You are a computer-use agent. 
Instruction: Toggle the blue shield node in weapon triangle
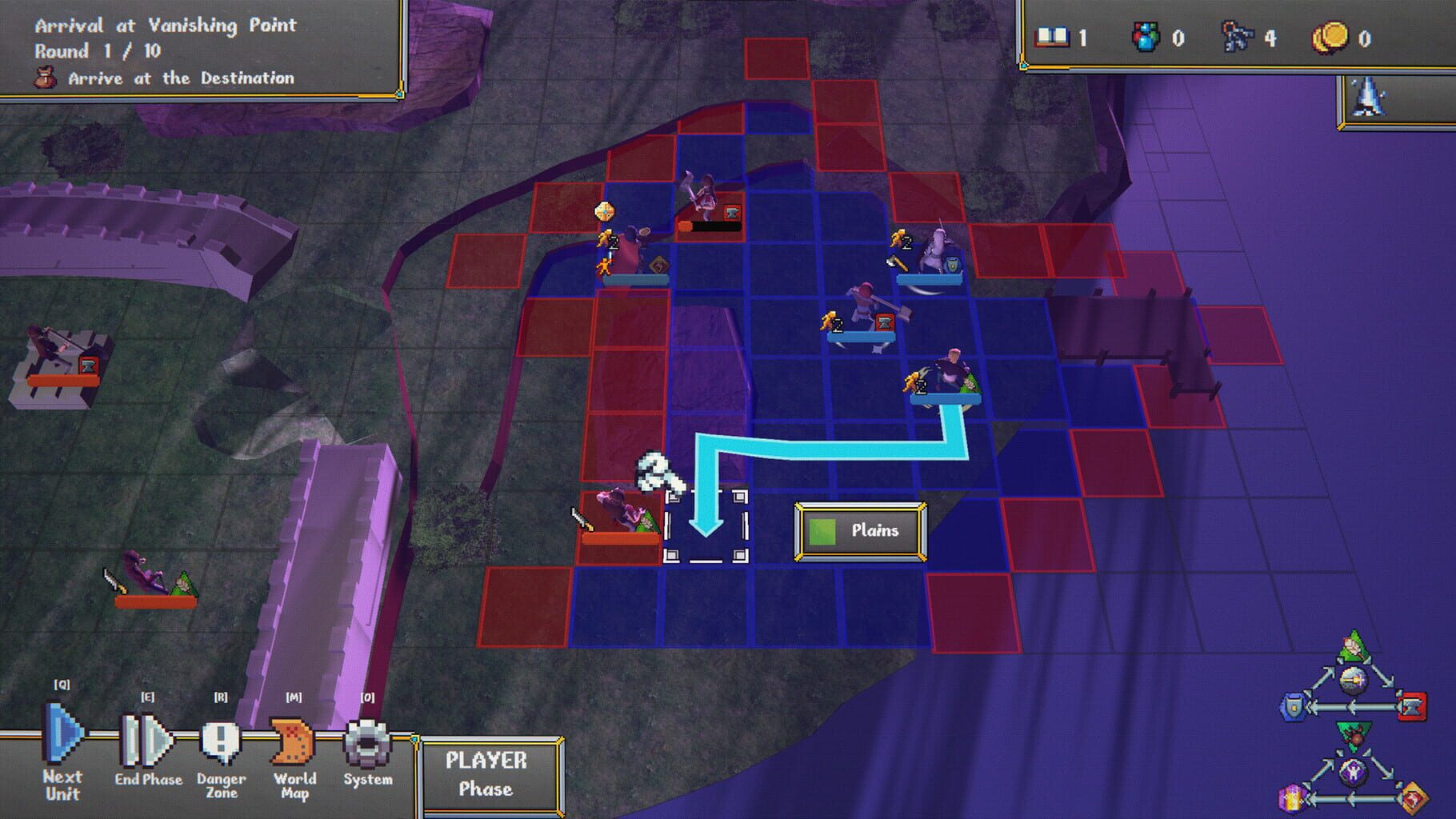pos(1295,706)
